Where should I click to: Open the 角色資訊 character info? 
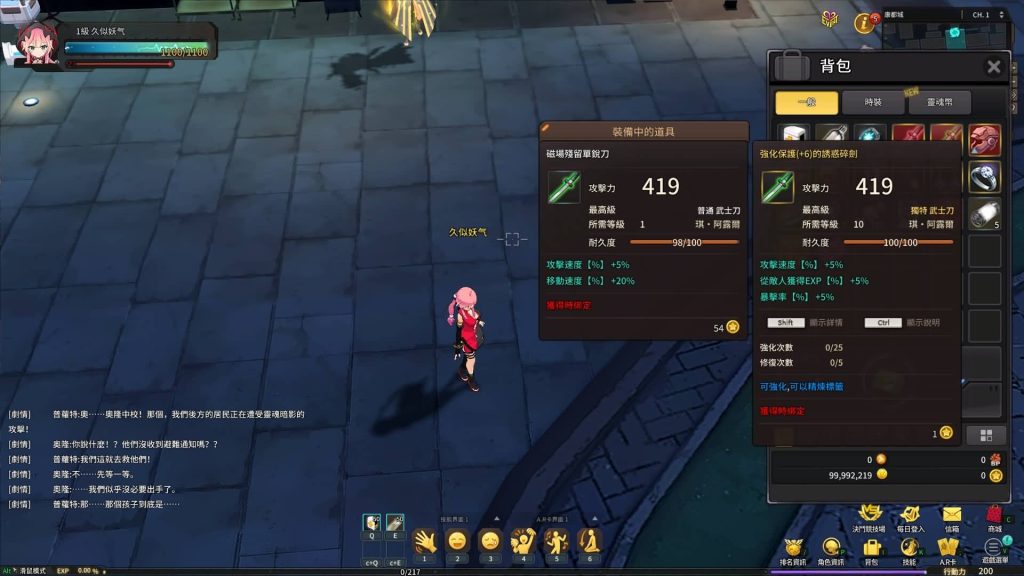point(832,551)
